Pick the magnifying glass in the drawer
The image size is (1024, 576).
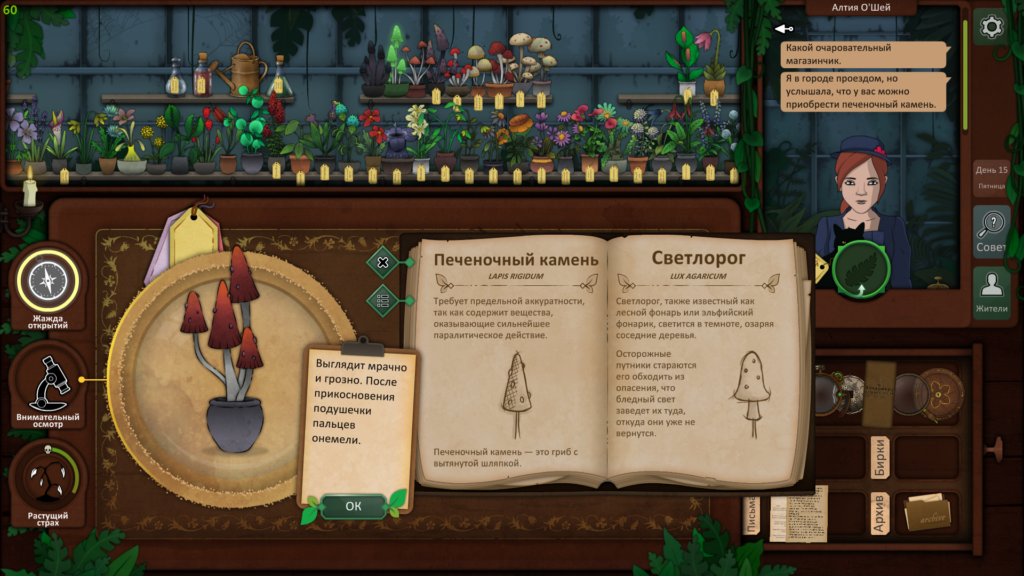[x=910, y=393]
